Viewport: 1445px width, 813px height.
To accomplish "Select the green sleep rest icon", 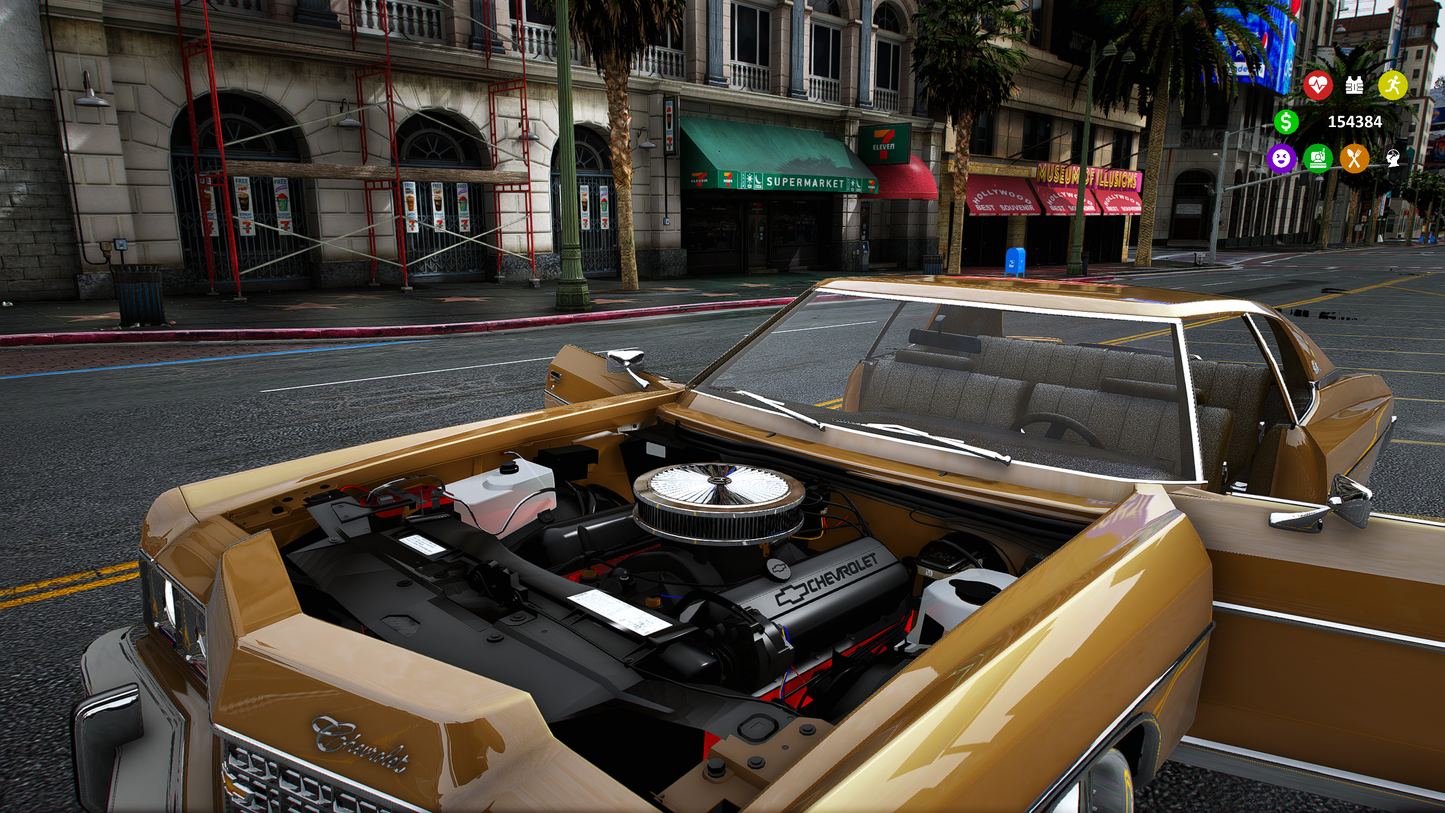I will (x=1318, y=158).
